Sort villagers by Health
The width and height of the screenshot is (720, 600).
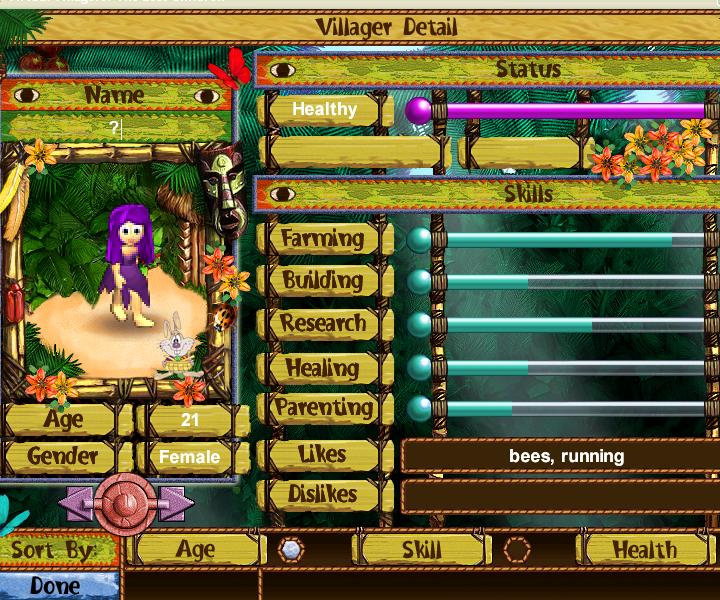click(644, 549)
